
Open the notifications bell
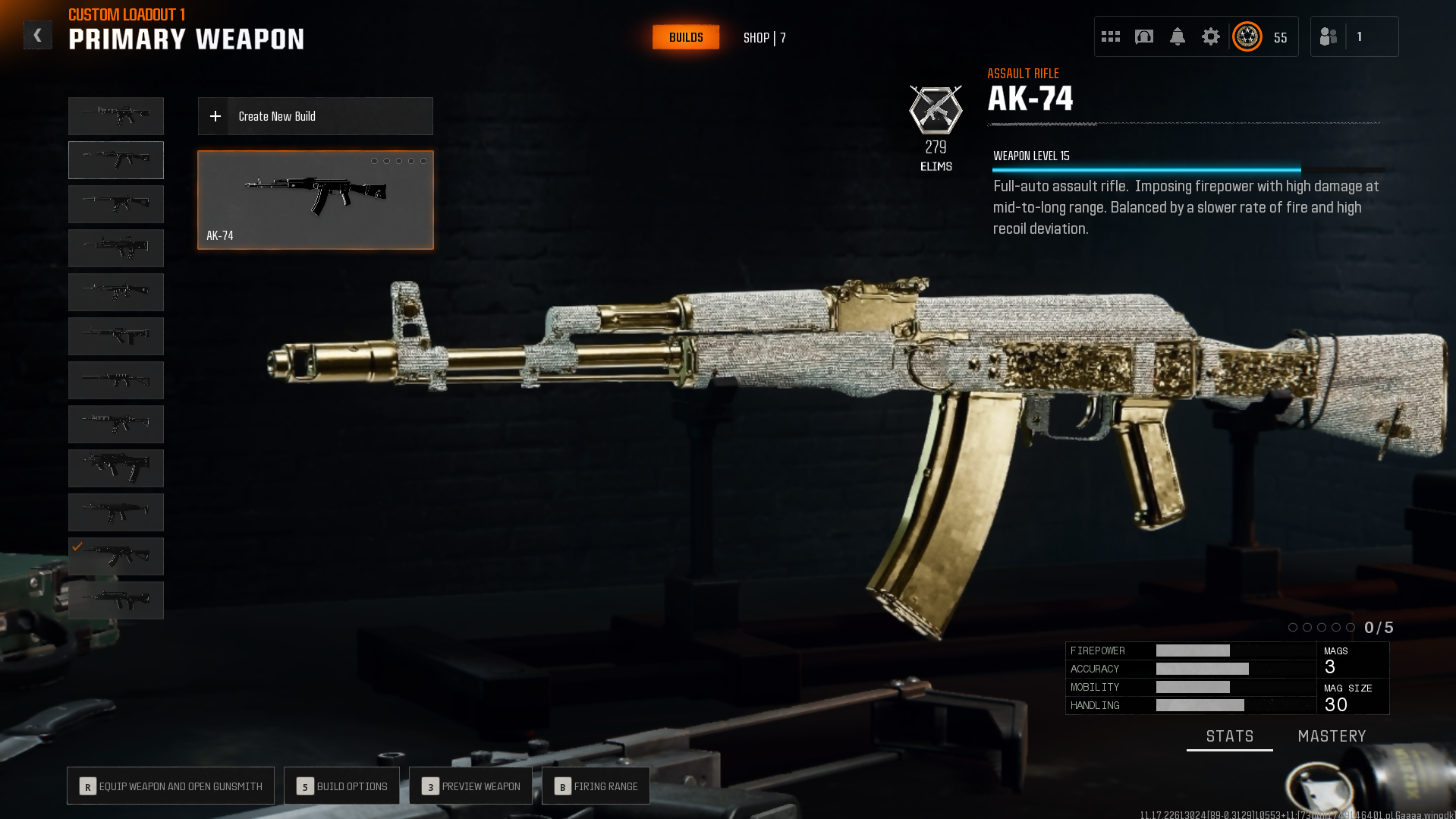tap(1178, 36)
